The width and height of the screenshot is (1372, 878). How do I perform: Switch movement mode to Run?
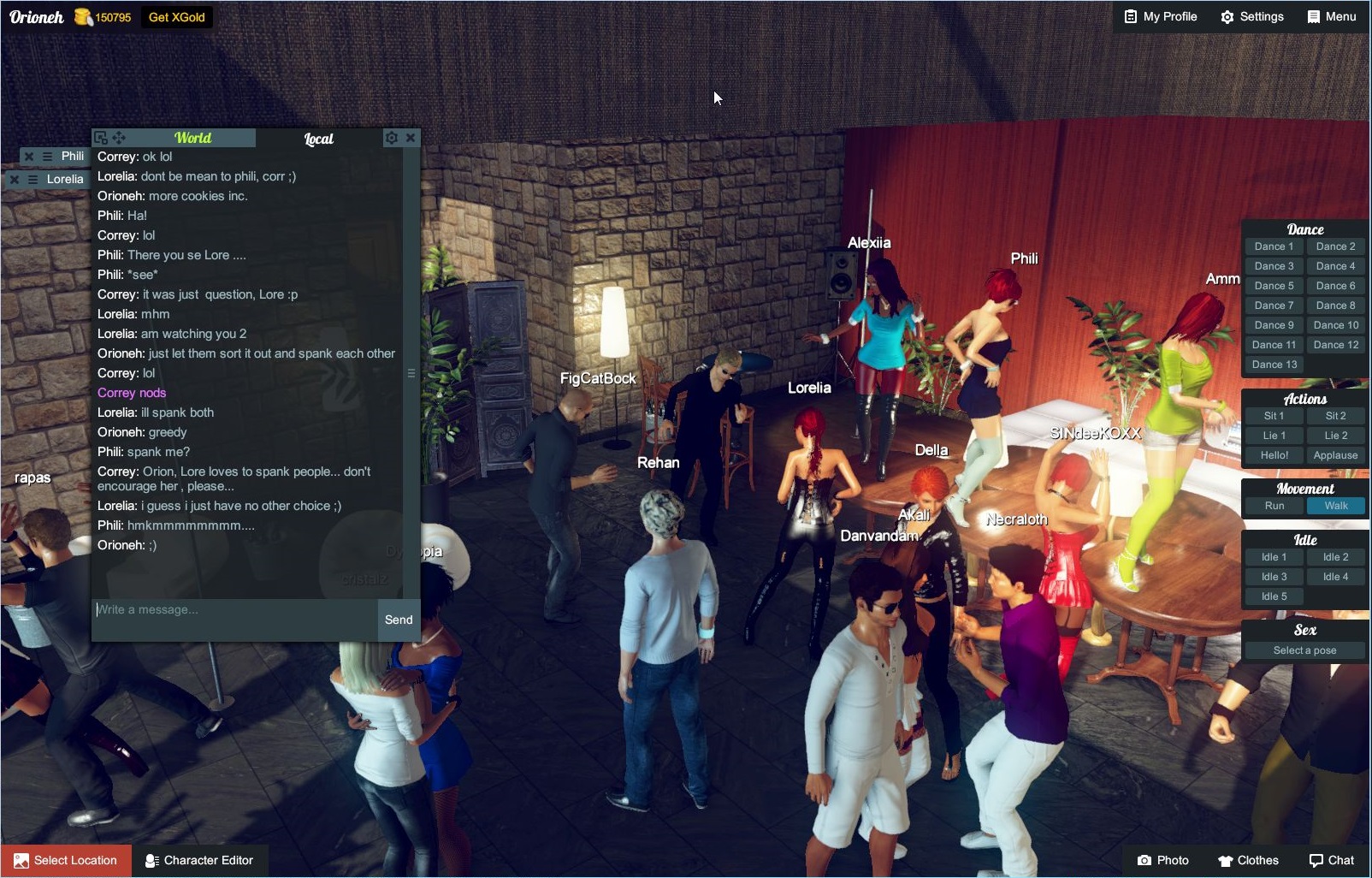[1274, 506]
